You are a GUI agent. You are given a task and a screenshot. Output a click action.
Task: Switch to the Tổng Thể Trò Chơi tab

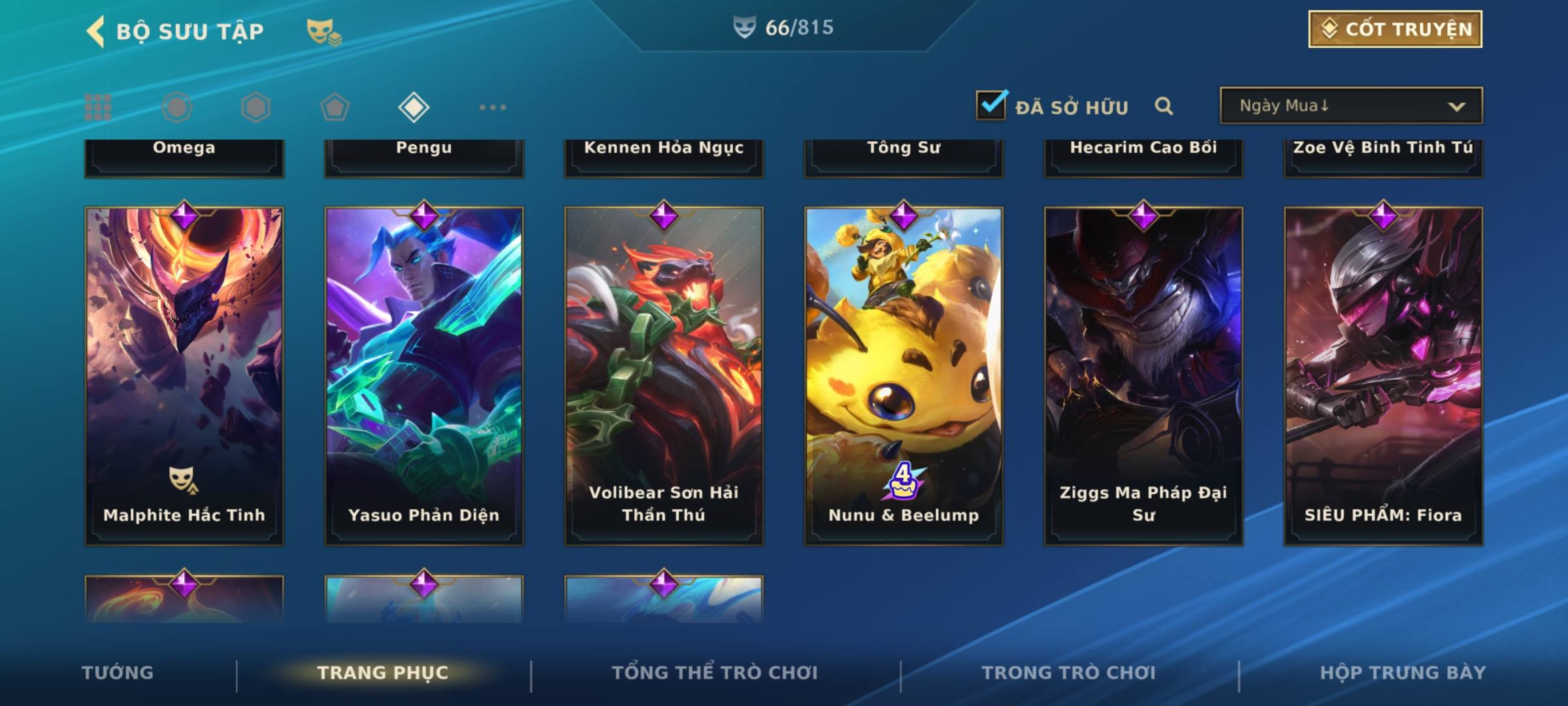point(715,673)
